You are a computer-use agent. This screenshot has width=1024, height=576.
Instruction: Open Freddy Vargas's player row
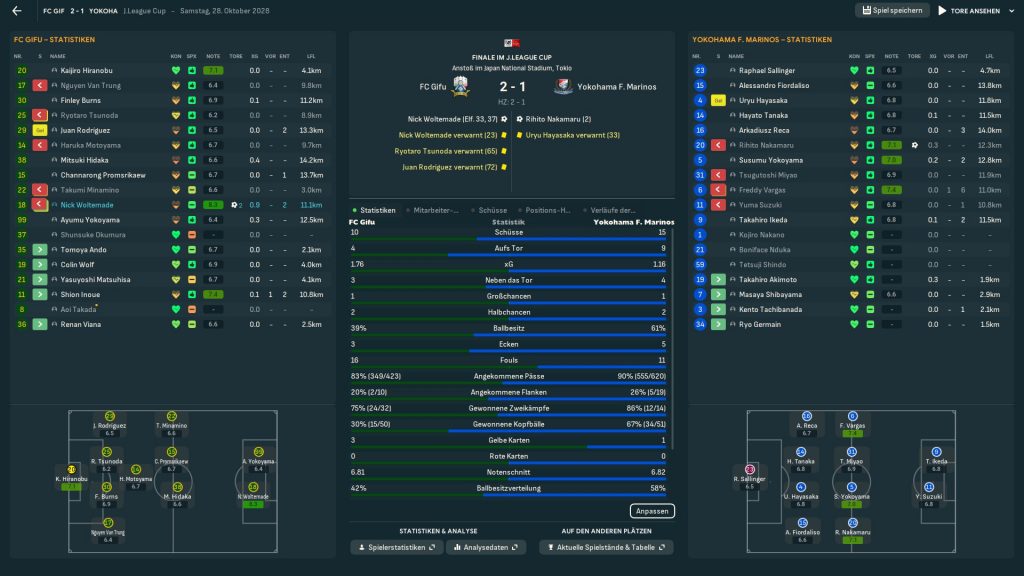click(x=762, y=190)
